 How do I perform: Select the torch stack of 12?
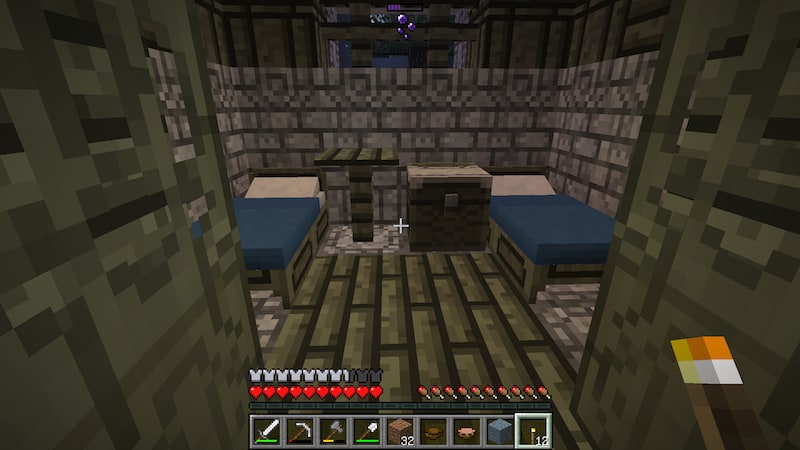point(532,431)
